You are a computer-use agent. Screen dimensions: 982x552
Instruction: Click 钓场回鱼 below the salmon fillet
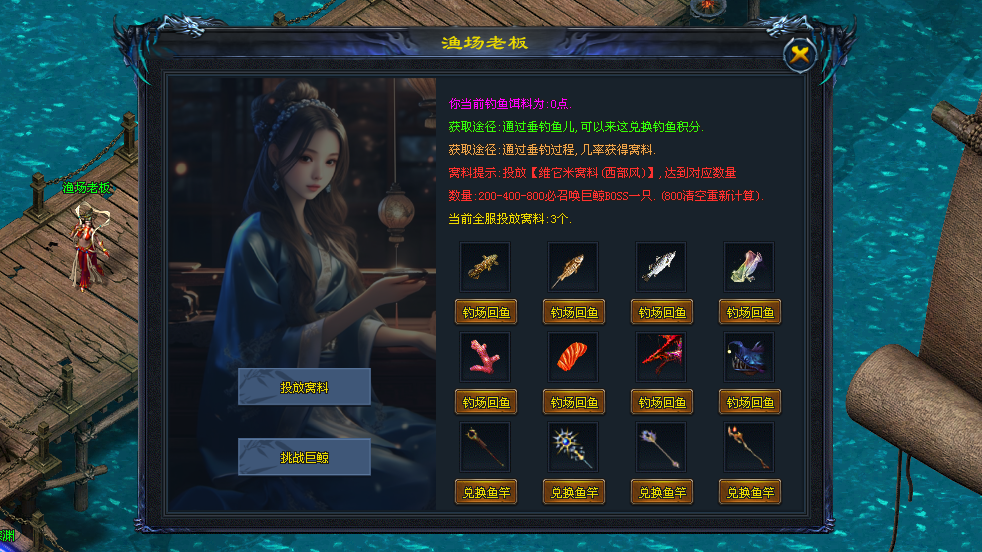coord(574,402)
